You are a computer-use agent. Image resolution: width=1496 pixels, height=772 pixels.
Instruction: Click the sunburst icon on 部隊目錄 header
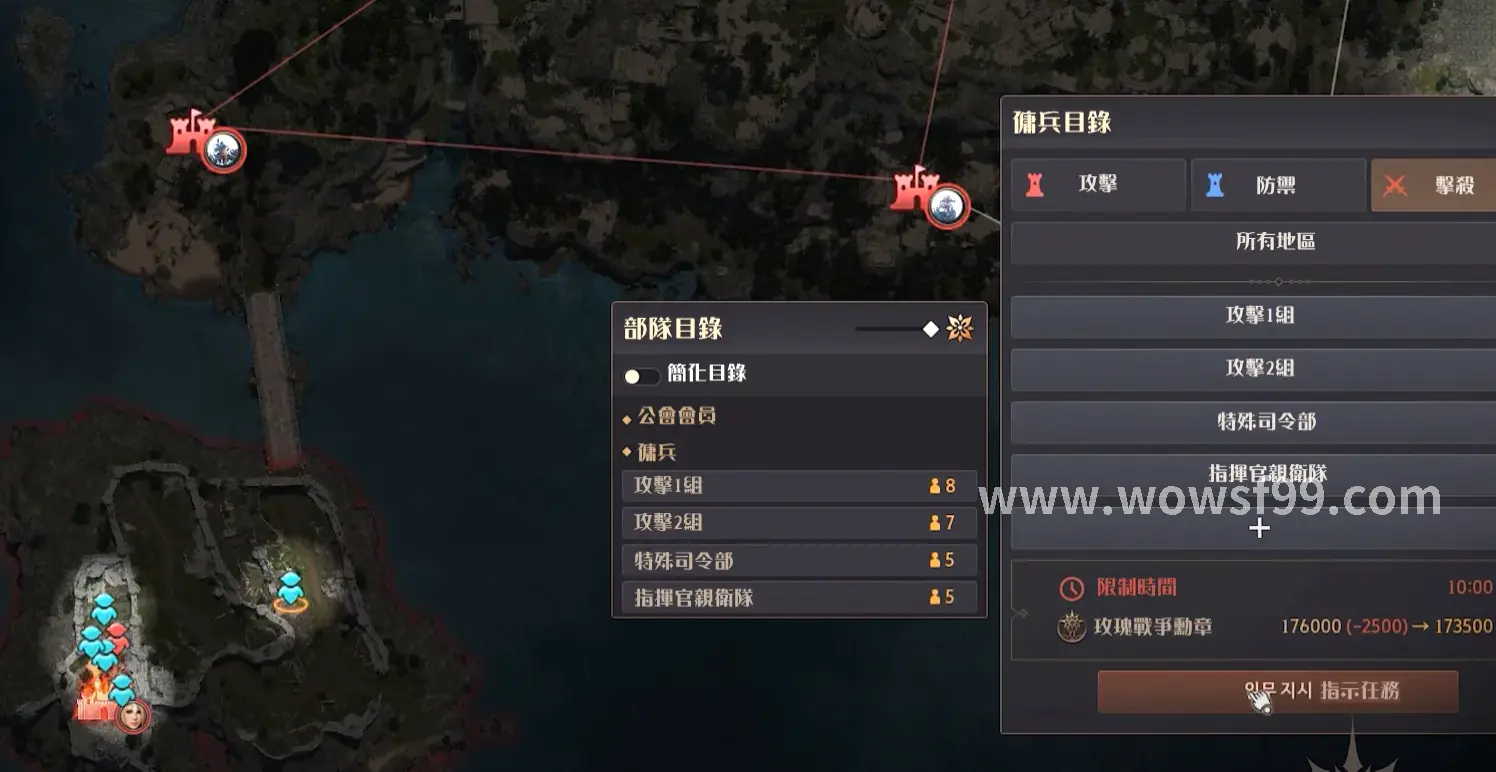click(960, 328)
